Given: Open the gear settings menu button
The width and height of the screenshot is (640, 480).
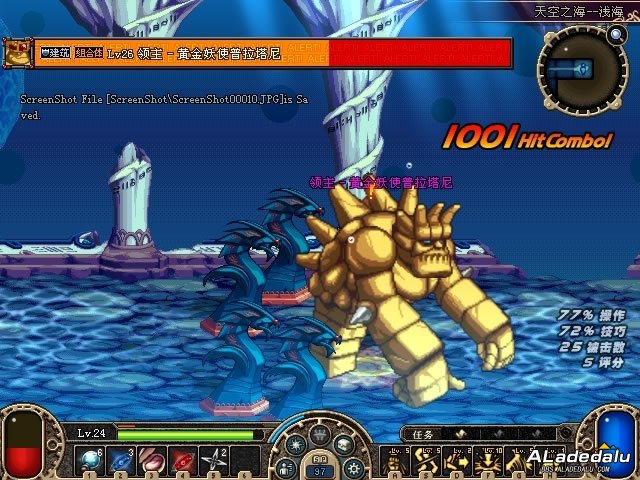Looking at the screenshot, I should [x=352, y=466].
